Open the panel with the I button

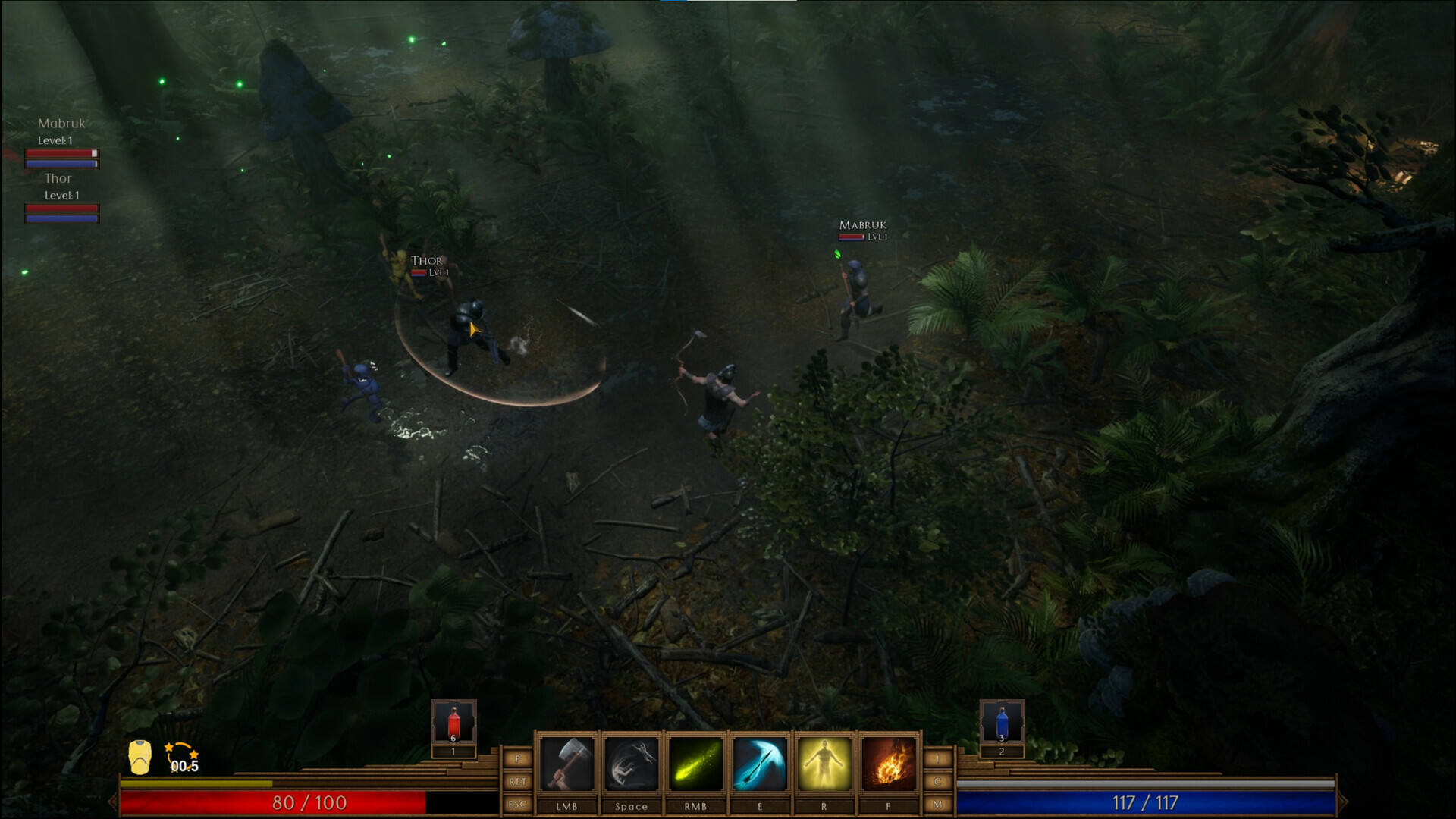pyautogui.click(x=938, y=758)
